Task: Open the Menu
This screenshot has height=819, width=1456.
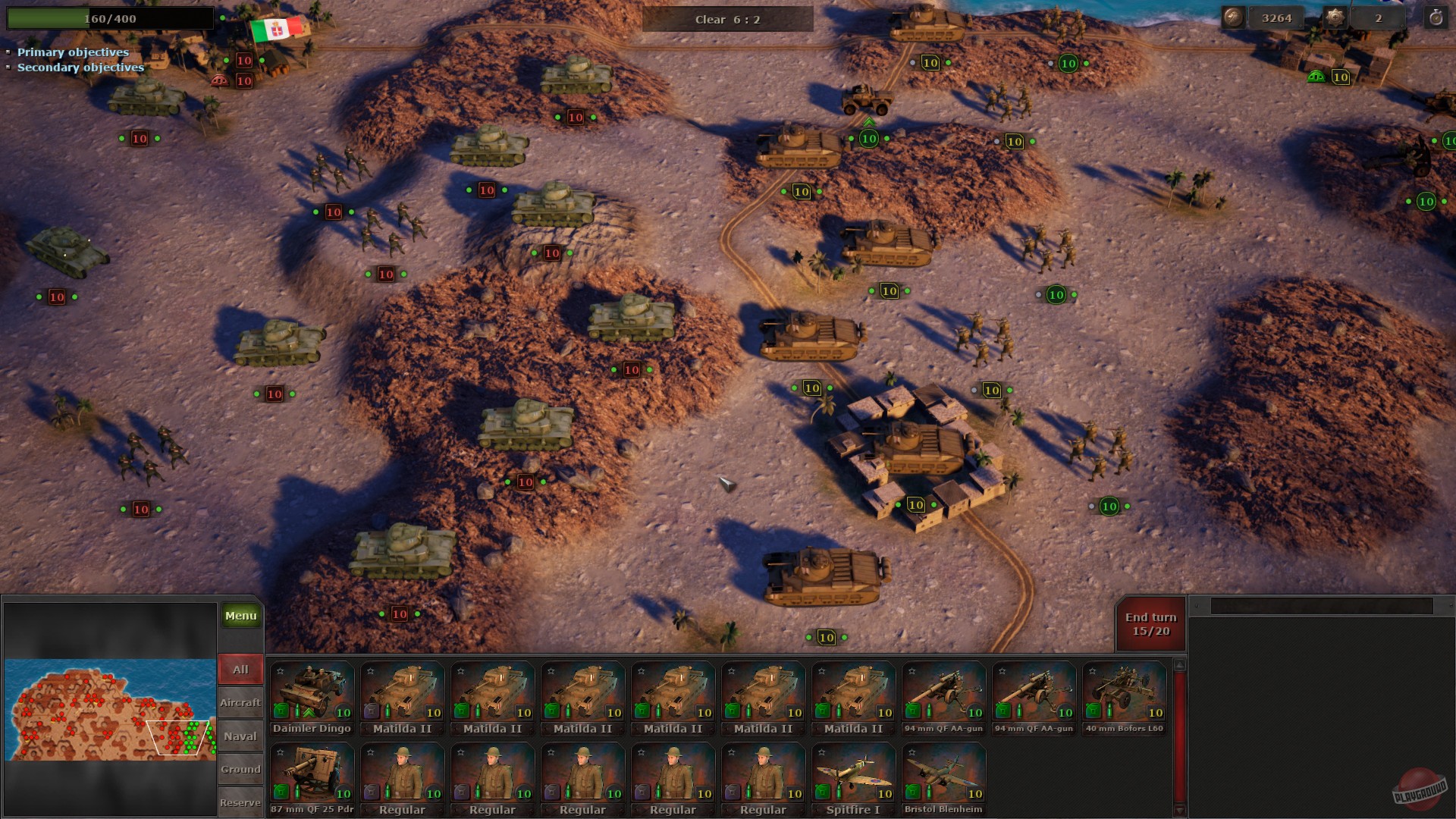Action: [240, 615]
